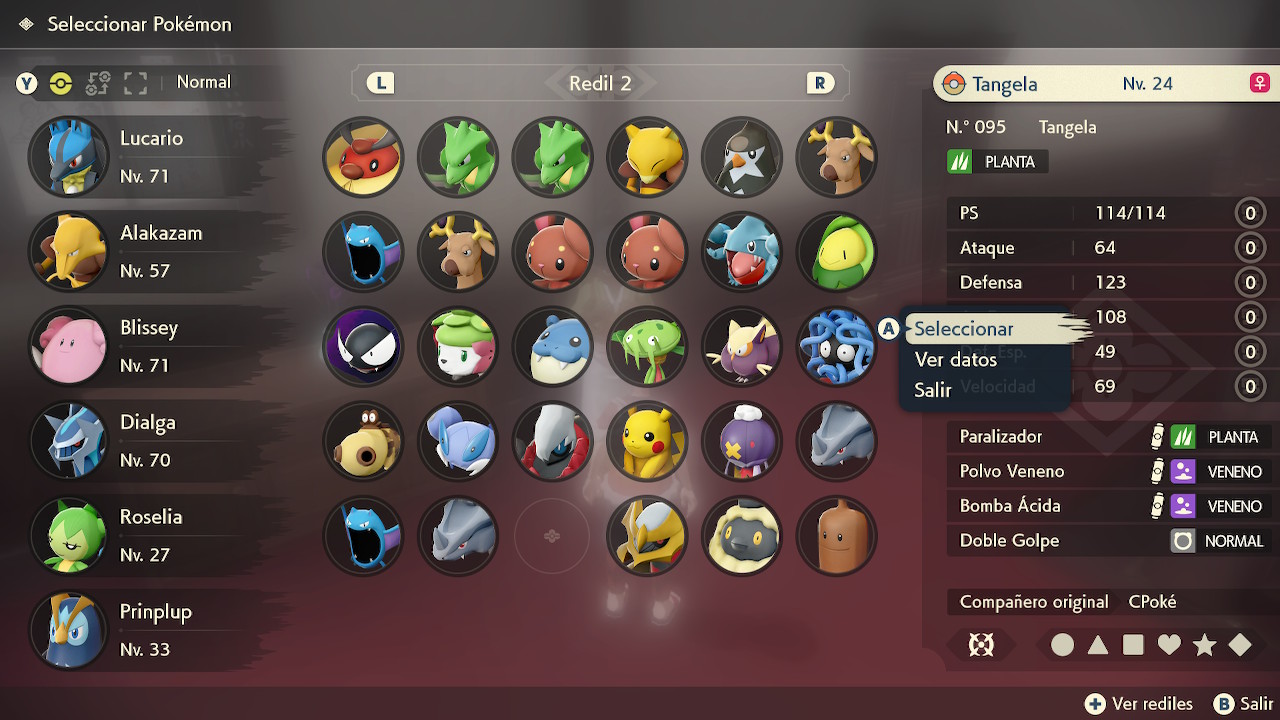This screenshot has height=720, width=1280.
Task: Choose the Tangela pasture slot
Action: [836, 347]
